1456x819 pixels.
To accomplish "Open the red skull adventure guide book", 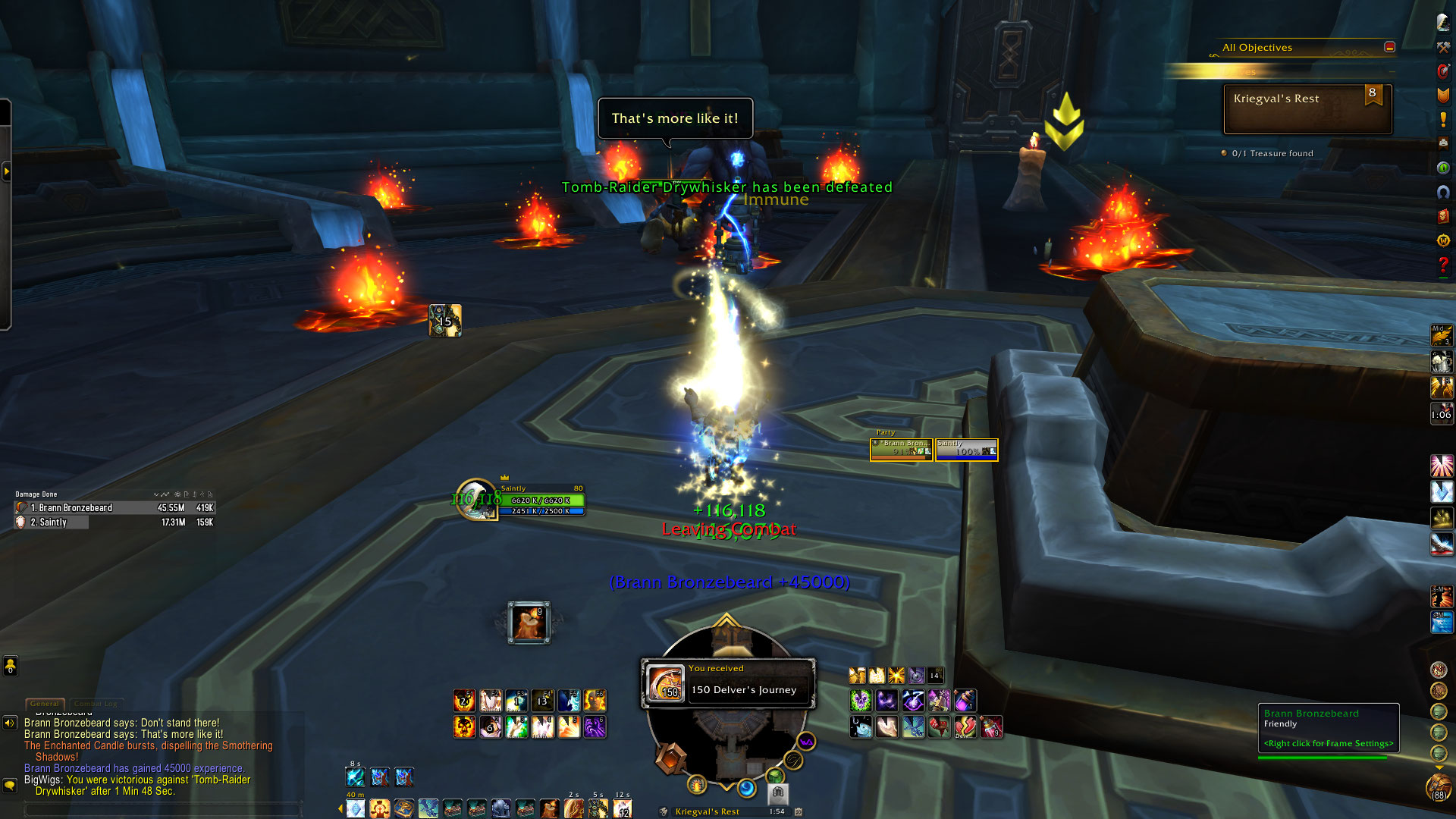I will point(1443,217).
